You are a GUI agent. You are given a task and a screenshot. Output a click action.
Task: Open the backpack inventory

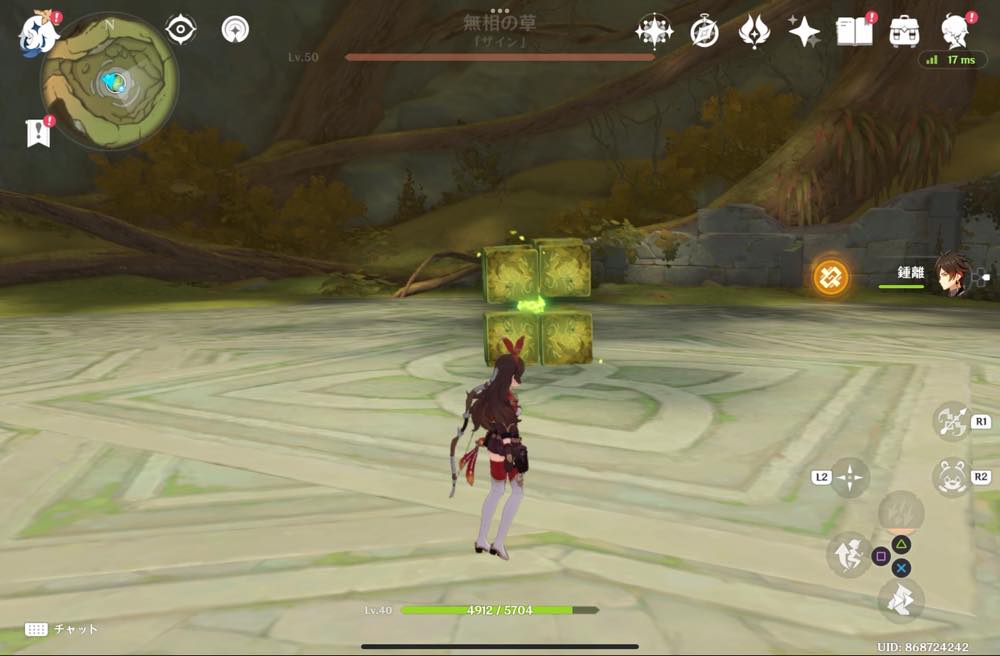tap(905, 31)
